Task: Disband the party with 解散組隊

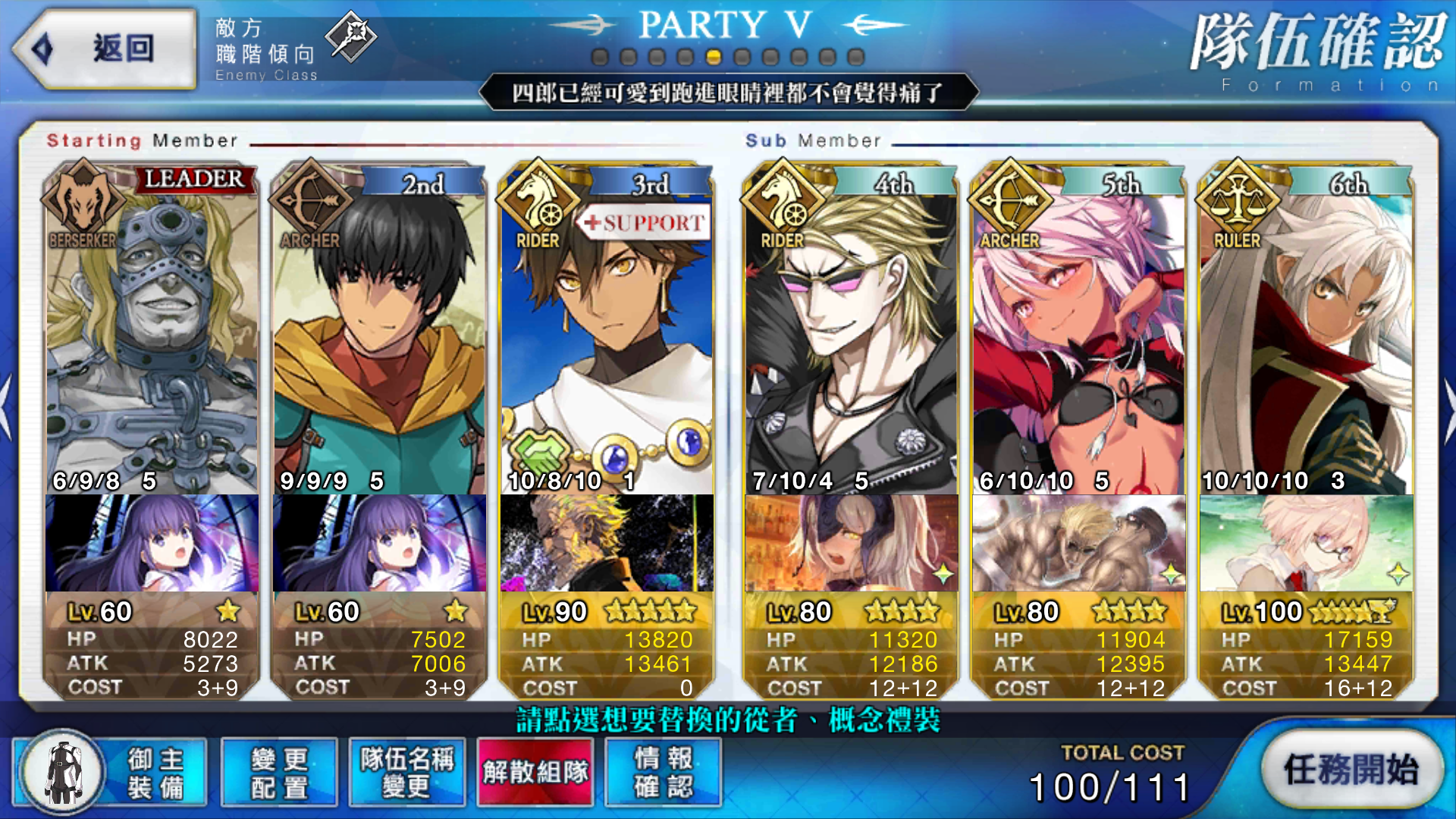Action: point(535,772)
